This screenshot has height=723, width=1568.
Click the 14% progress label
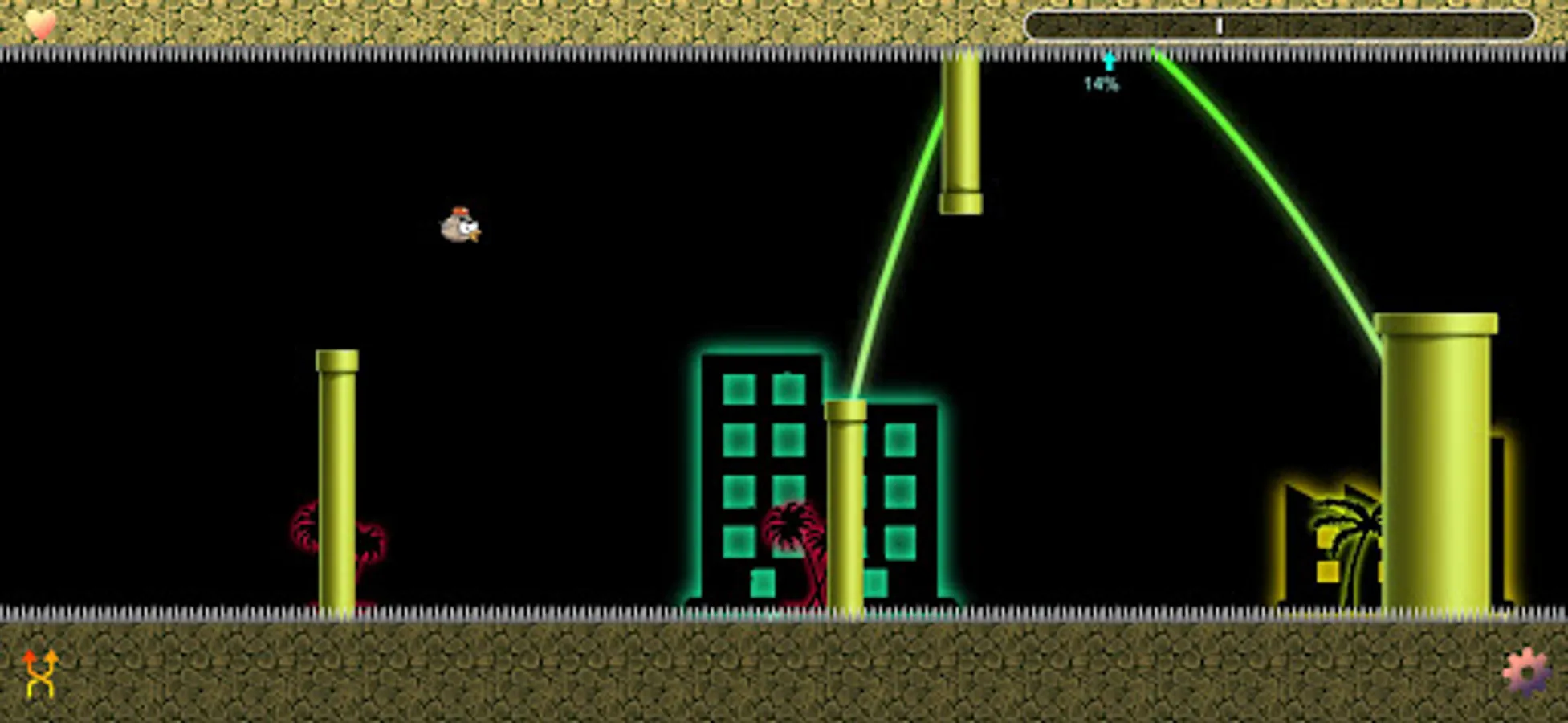[x=1101, y=84]
